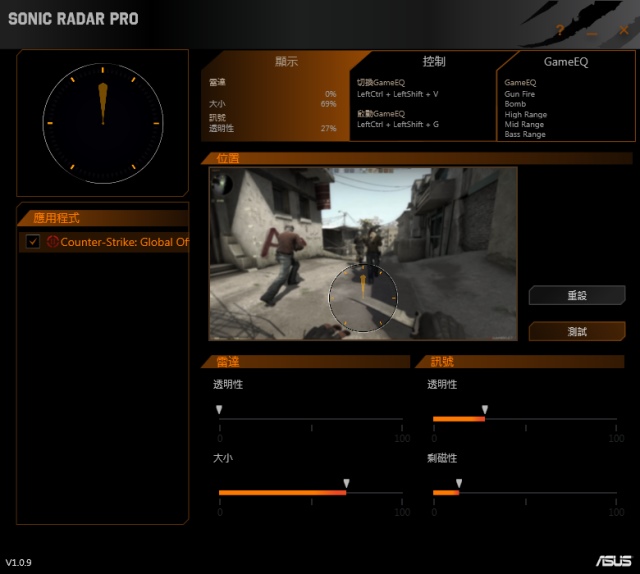Toggle the Counter-Strike: Global Offensive checkbox

(33, 242)
